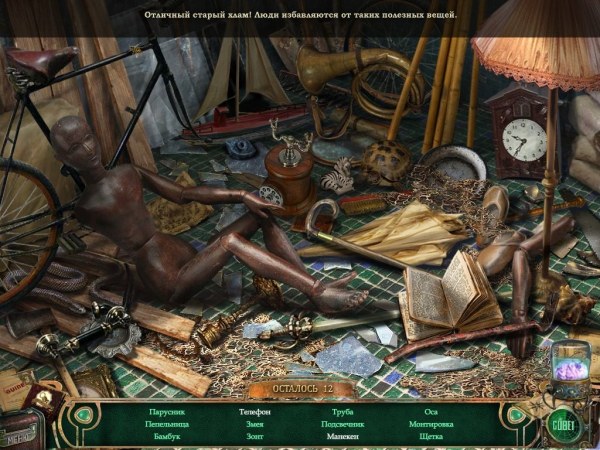600x450 pixels.
Task: Click Манекен in the item list
Action: (343, 437)
